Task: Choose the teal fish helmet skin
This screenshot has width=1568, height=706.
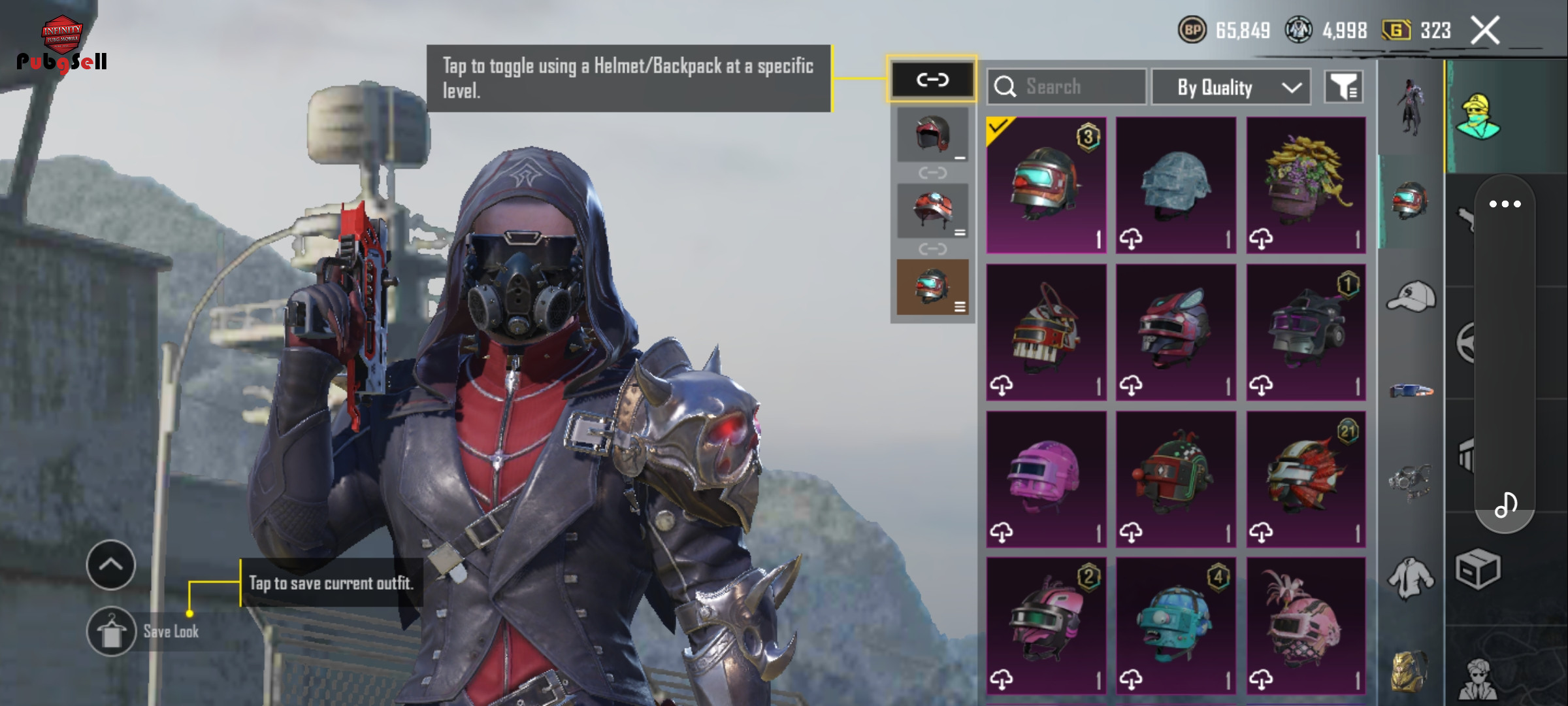Action: pos(1176,626)
